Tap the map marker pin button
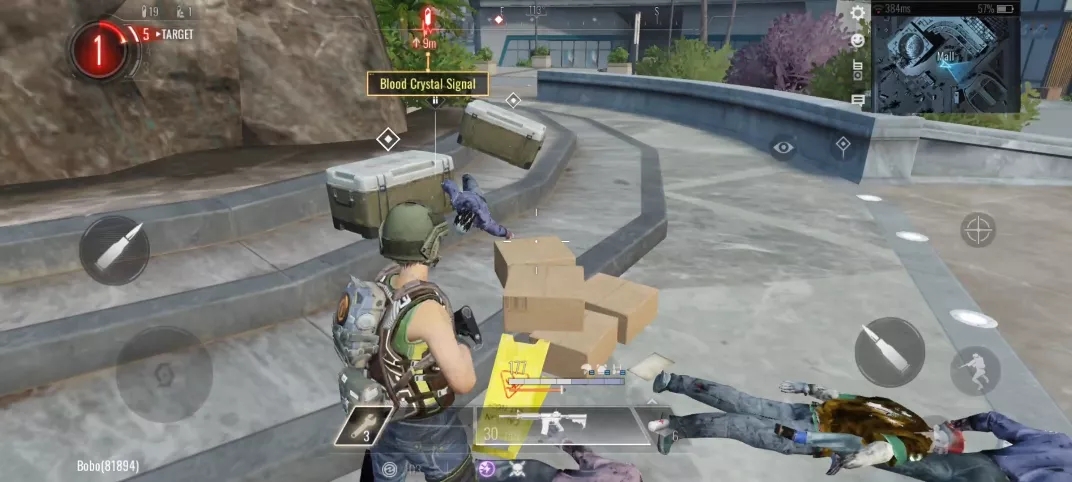The width and height of the screenshot is (1072, 482). tap(843, 146)
